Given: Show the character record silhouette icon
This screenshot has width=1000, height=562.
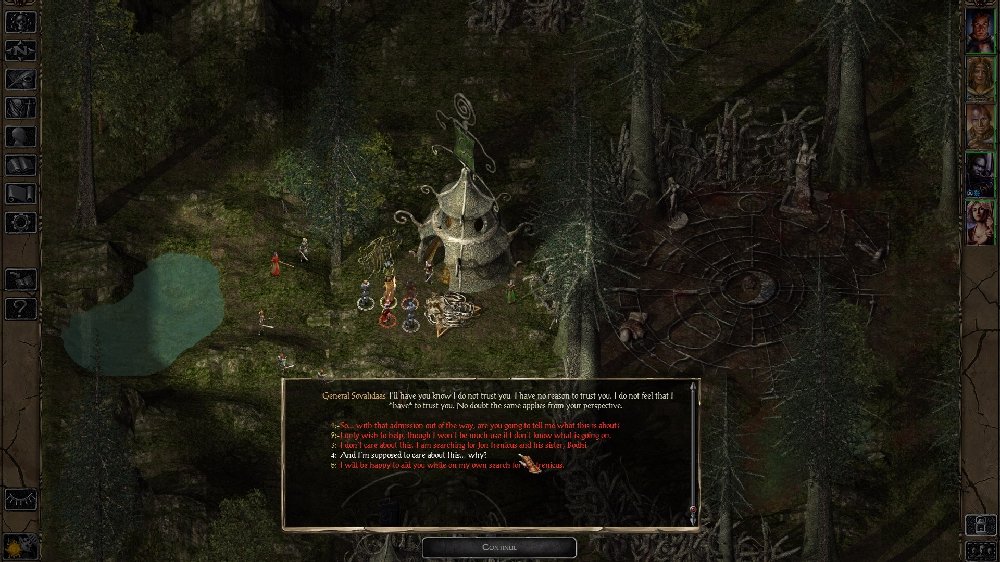Looking at the screenshot, I should [x=20, y=136].
